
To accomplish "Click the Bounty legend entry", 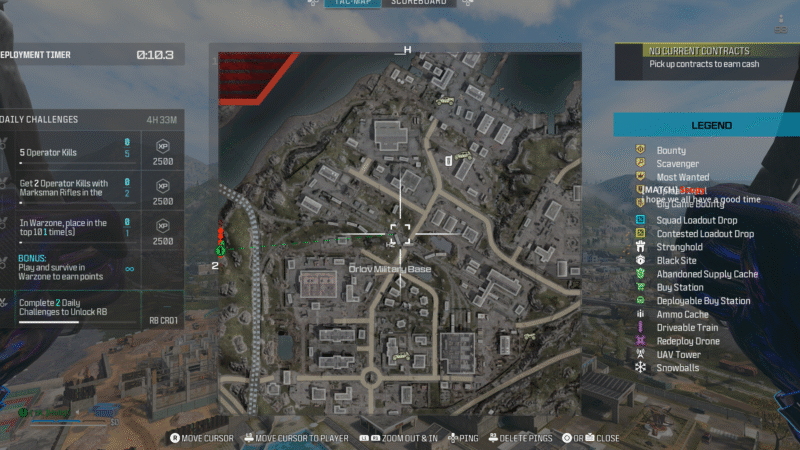I will (x=670, y=150).
